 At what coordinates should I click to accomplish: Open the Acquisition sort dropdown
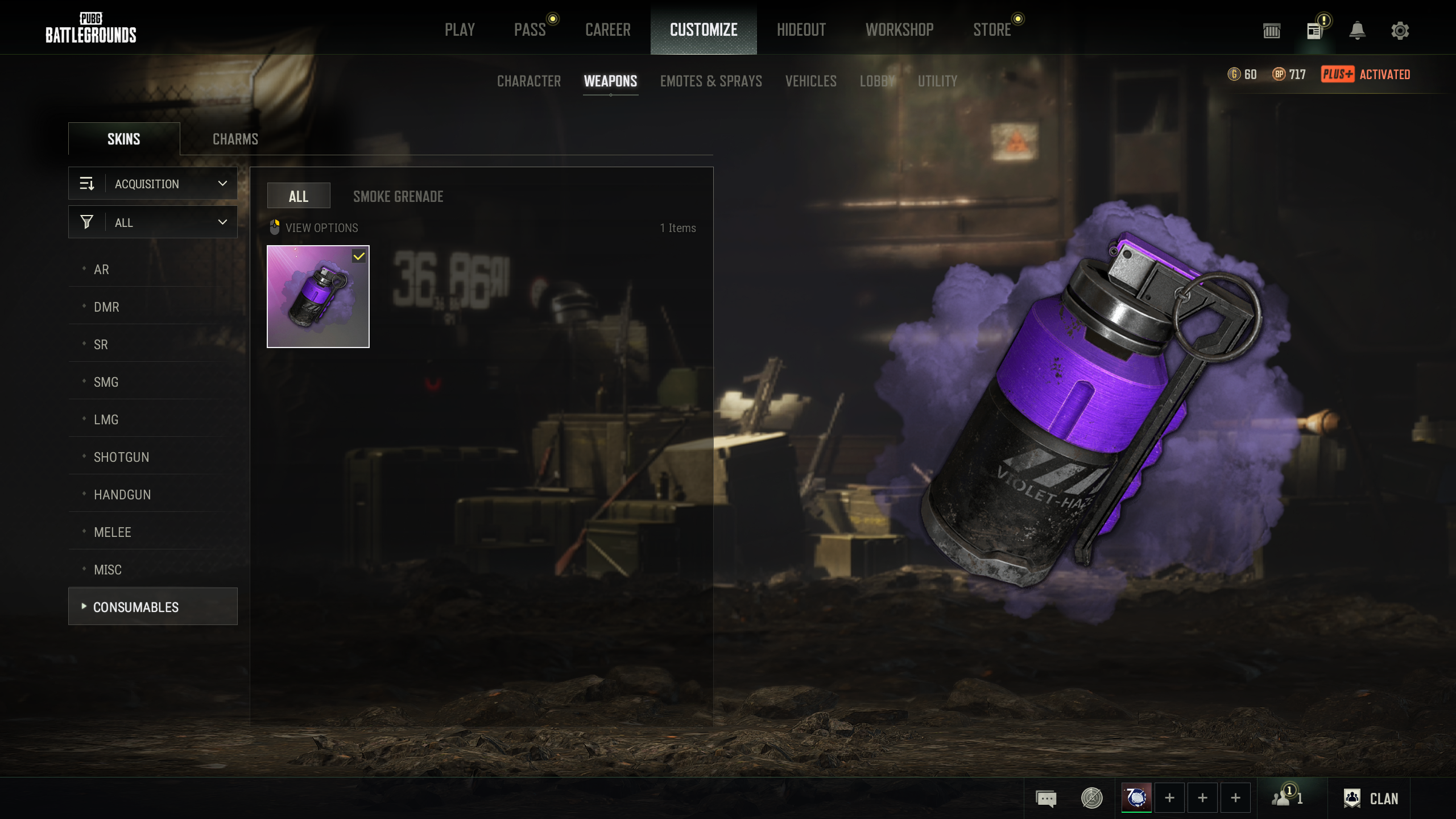[153, 184]
